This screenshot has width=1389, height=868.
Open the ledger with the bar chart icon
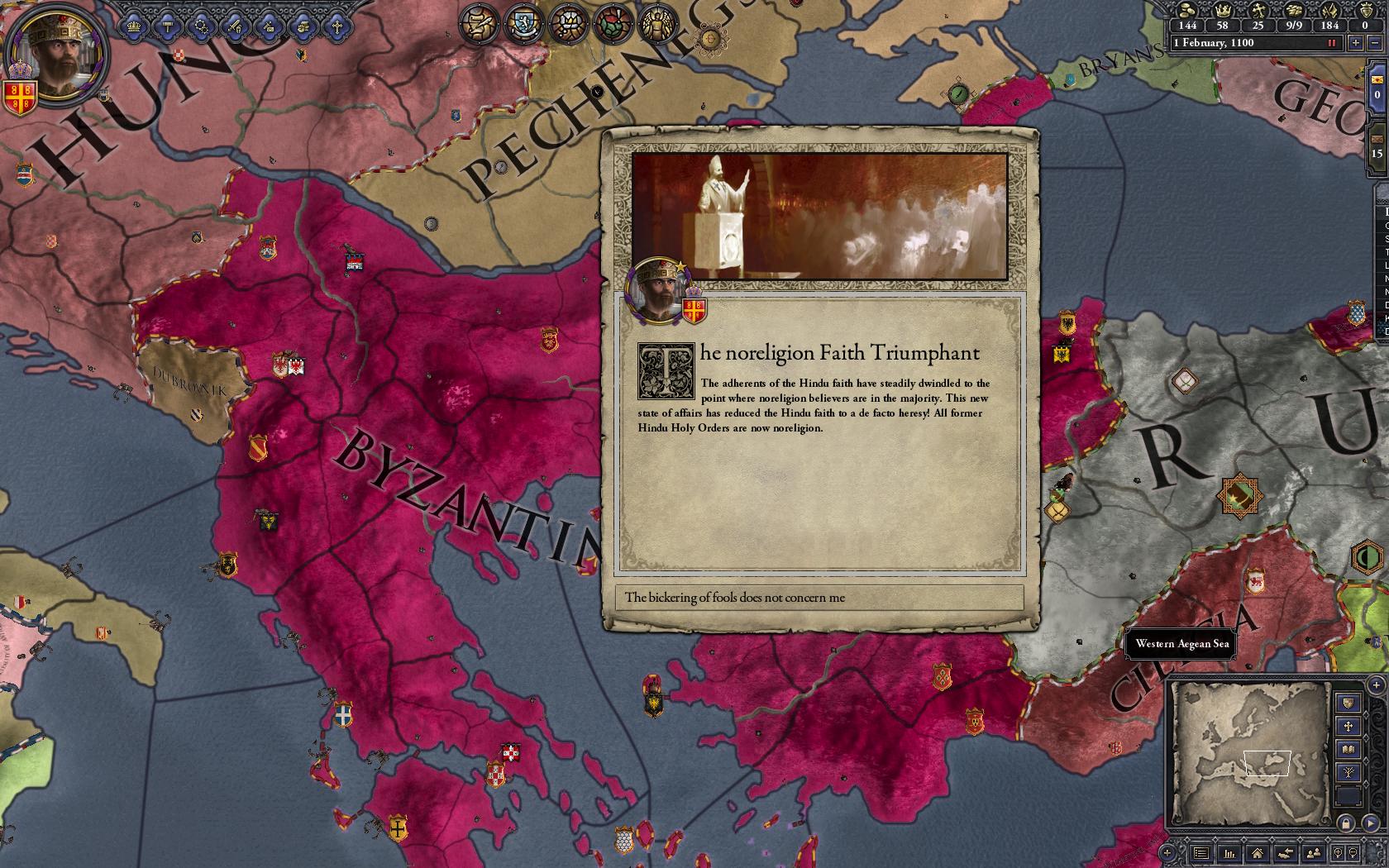point(1230,854)
